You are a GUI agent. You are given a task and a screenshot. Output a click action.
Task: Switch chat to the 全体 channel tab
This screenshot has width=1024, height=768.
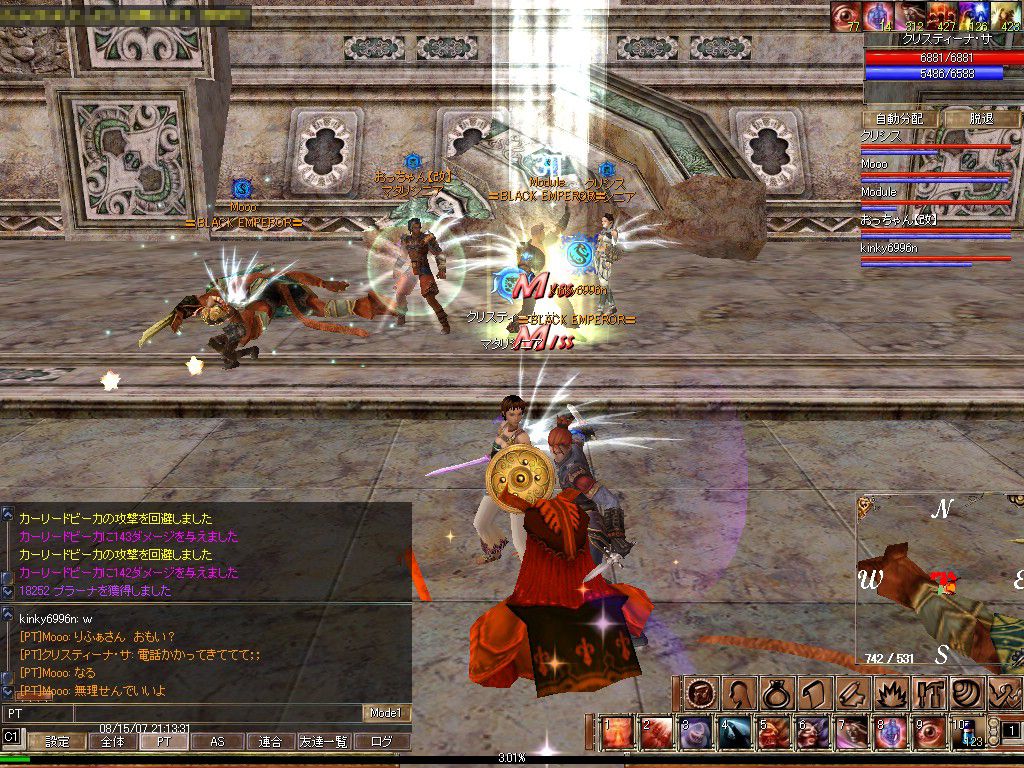coord(112,742)
